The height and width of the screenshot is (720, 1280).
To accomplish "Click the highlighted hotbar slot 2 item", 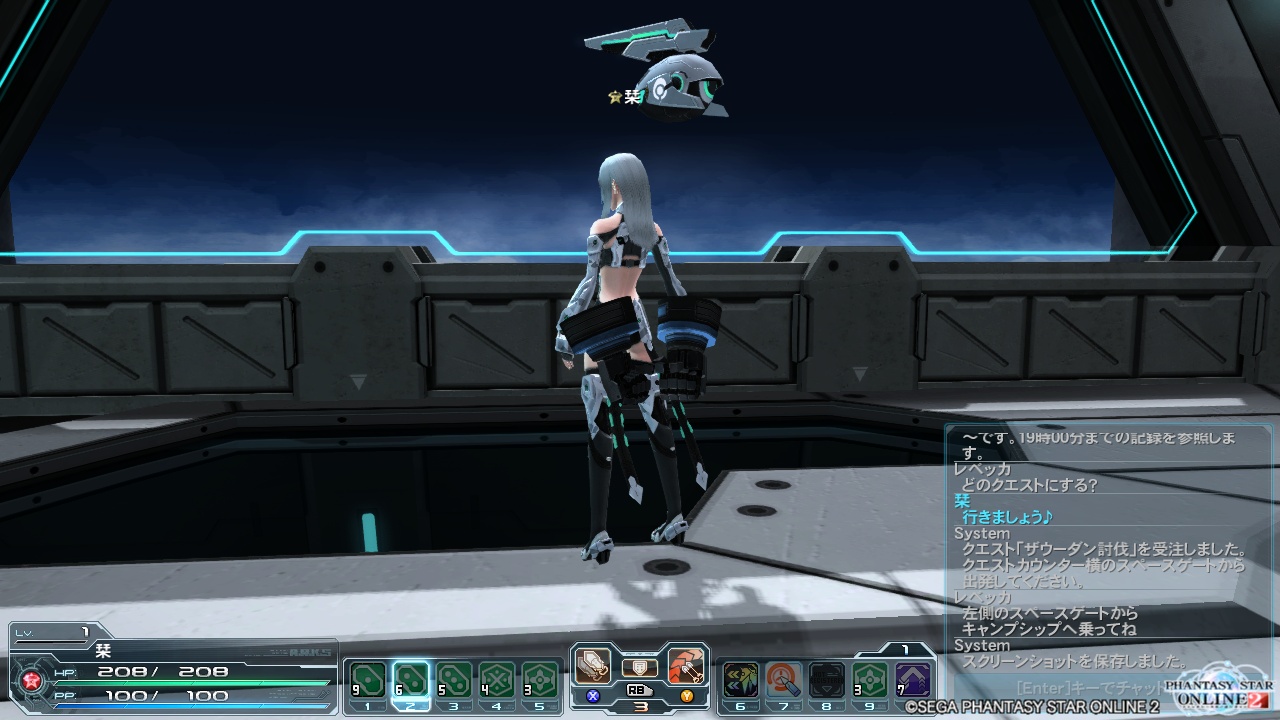I will [x=411, y=681].
